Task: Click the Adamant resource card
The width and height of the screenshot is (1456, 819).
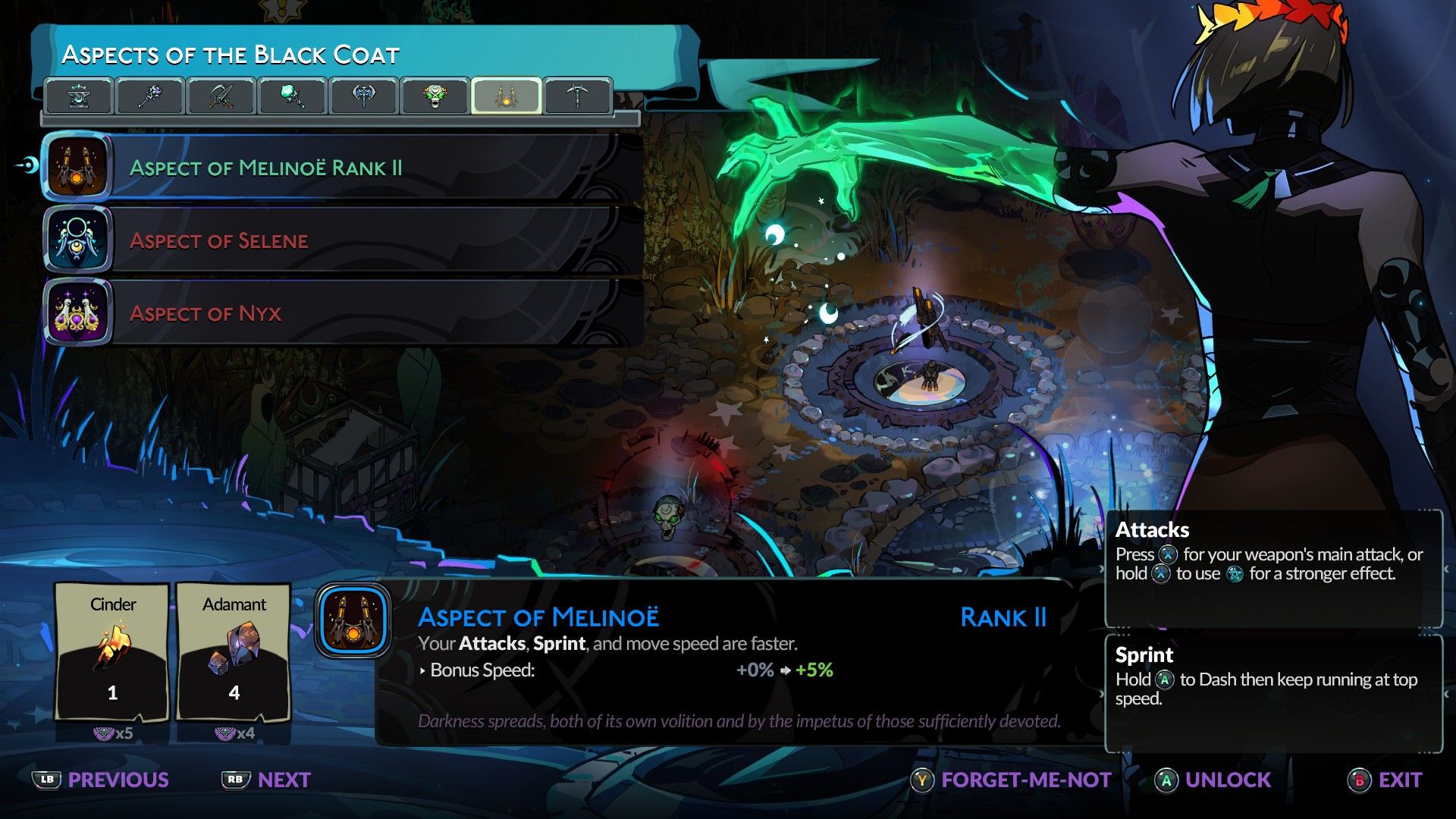Action: (x=234, y=652)
